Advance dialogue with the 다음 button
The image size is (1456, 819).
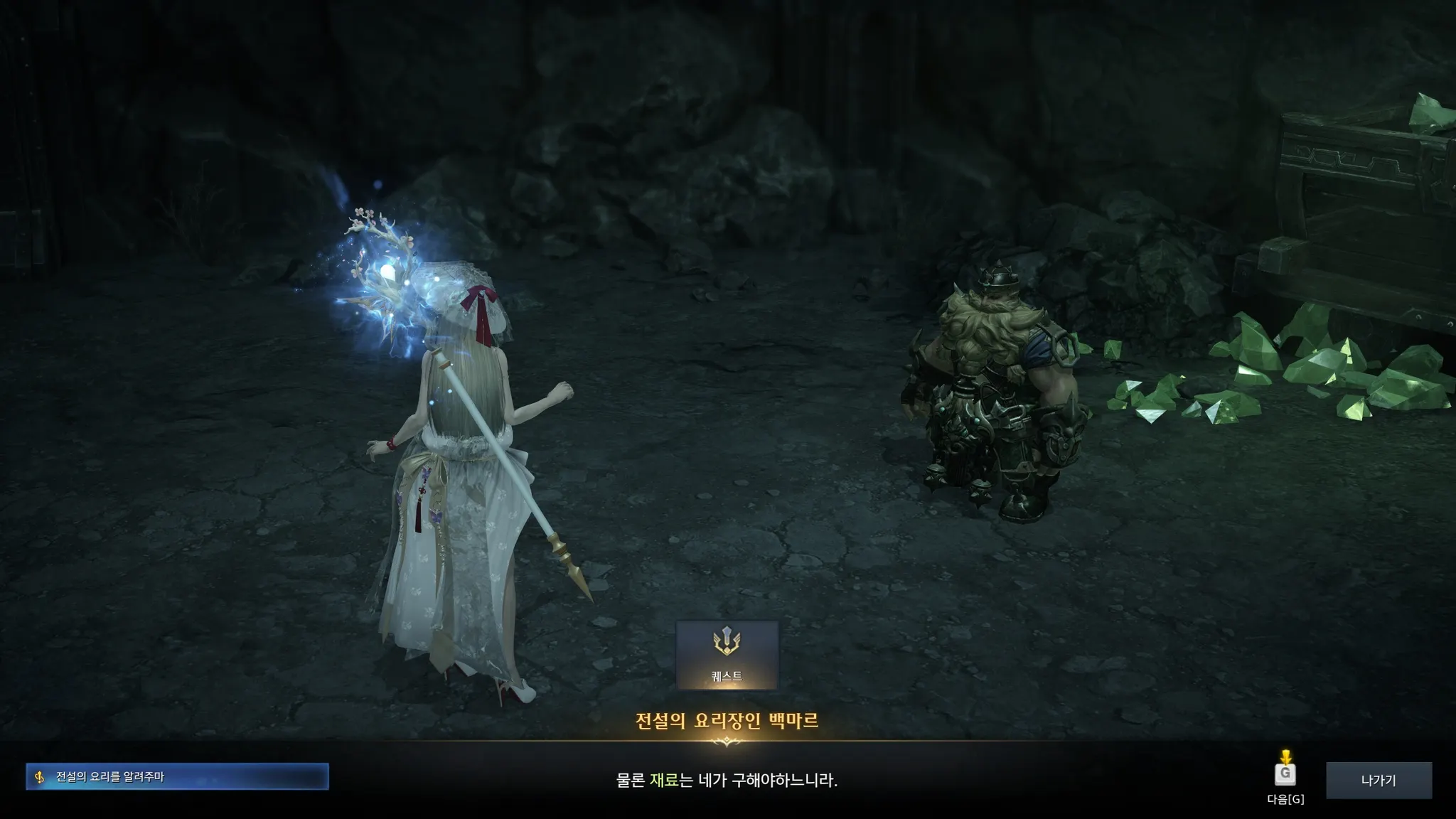(x=1285, y=774)
